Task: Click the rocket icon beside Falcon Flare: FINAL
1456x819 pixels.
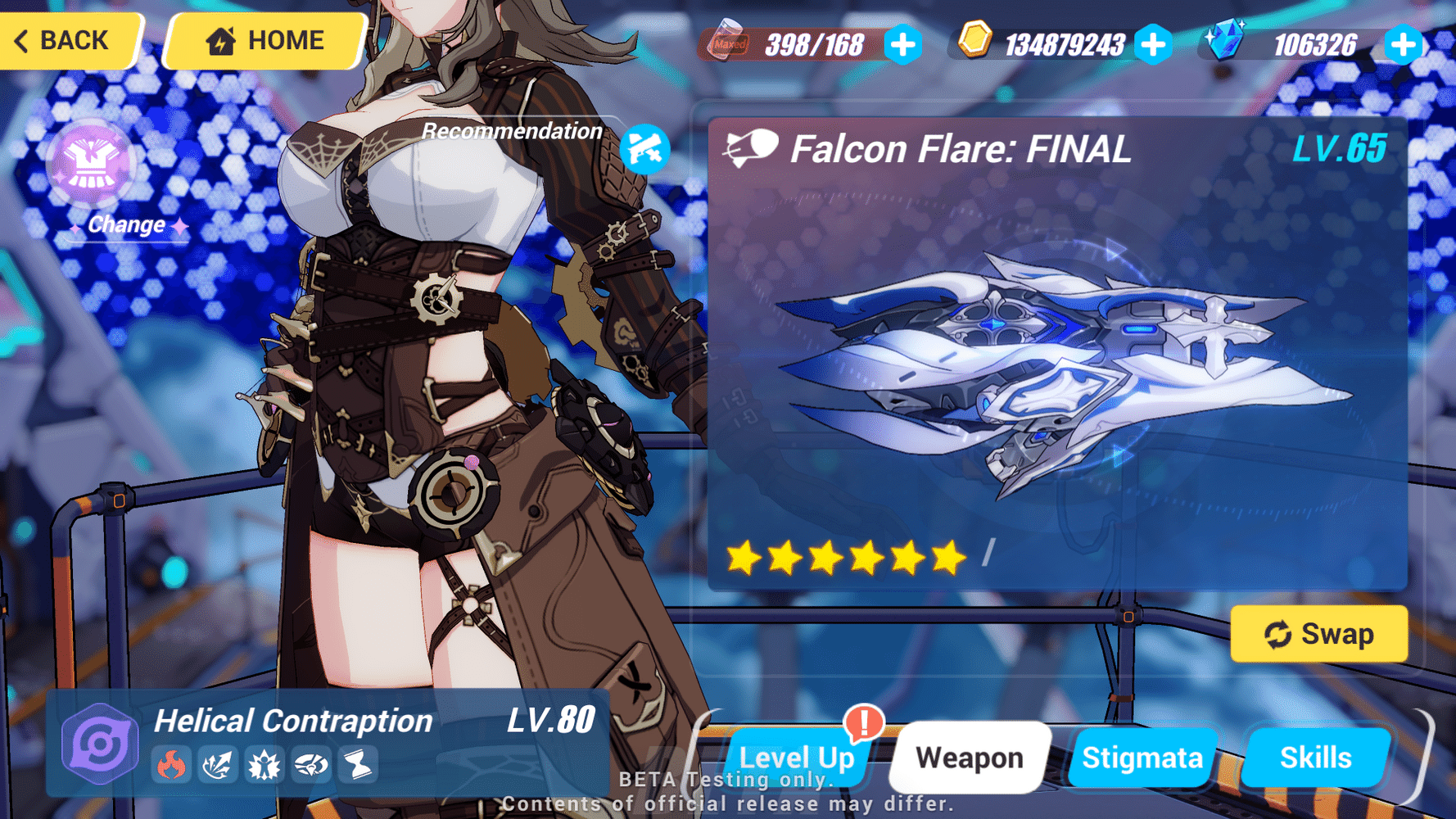Action: (749, 148)
